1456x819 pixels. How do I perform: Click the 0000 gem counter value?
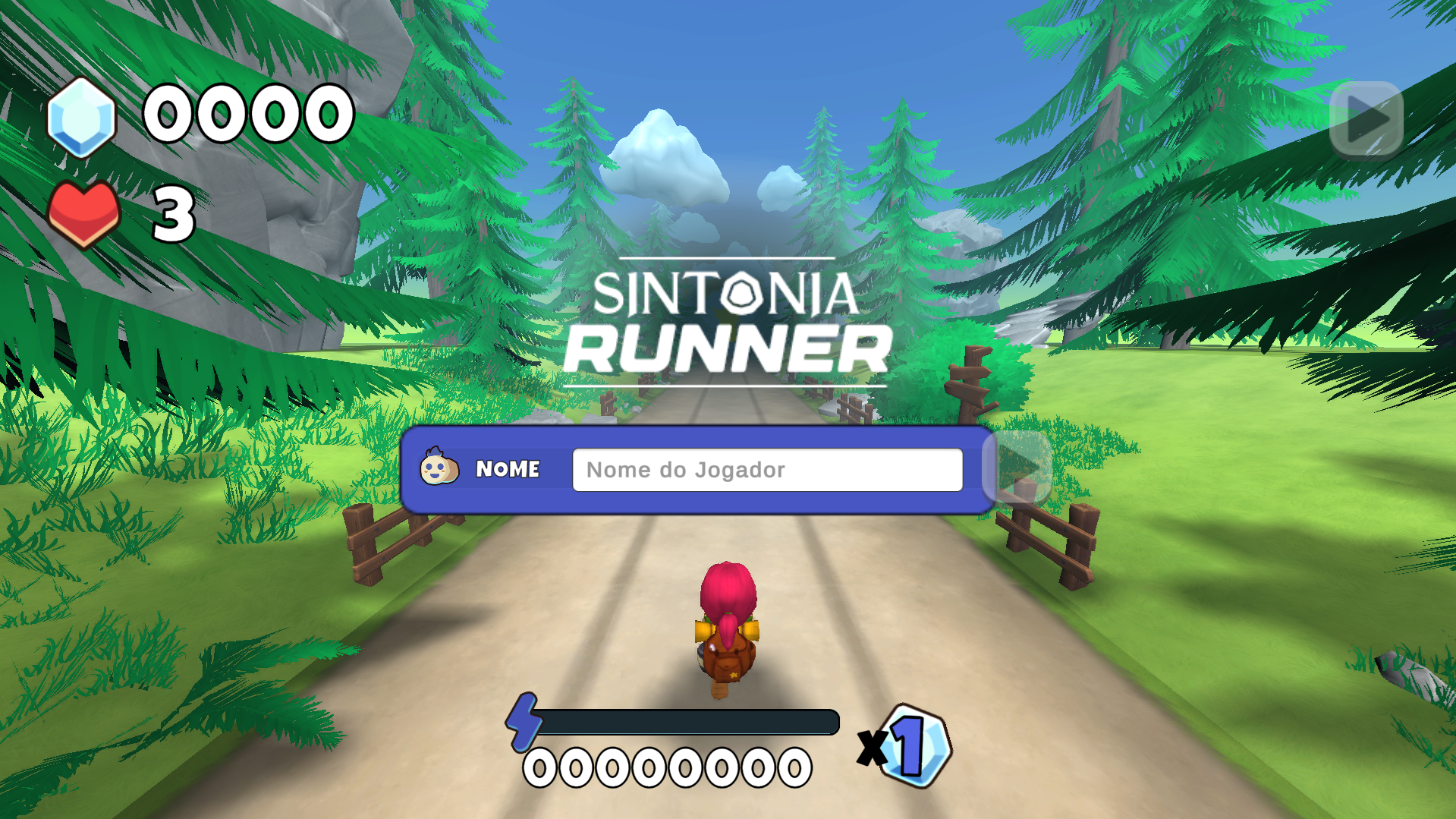tap(247, 114)
